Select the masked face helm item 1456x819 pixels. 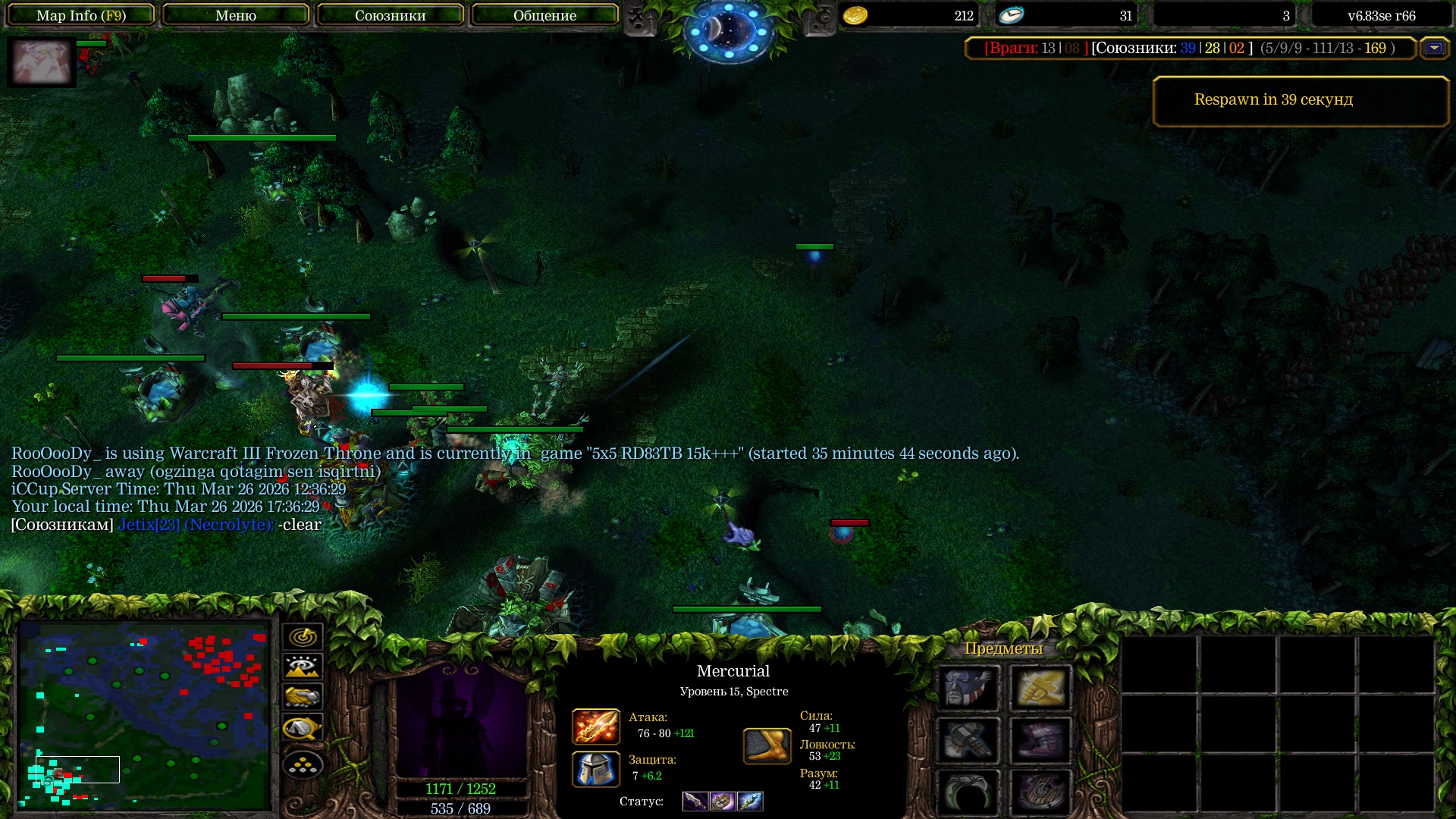point(968,688)
